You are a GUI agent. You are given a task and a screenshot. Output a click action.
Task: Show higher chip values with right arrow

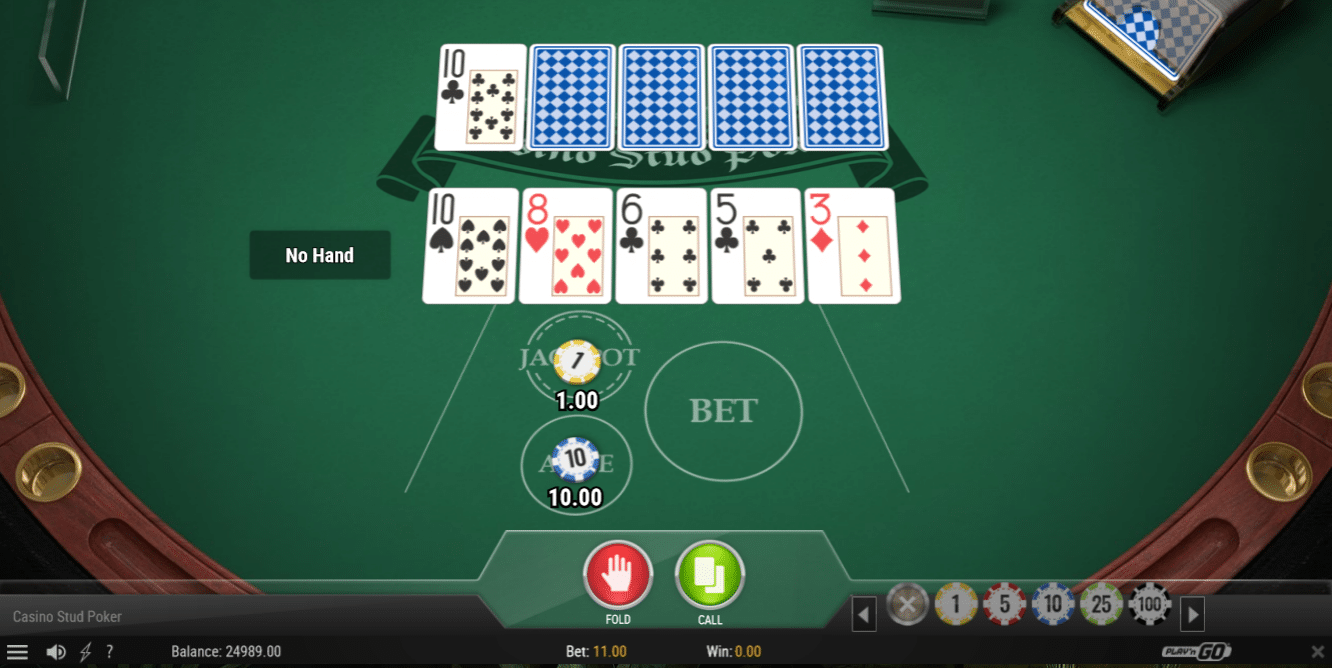(1192, 613)
